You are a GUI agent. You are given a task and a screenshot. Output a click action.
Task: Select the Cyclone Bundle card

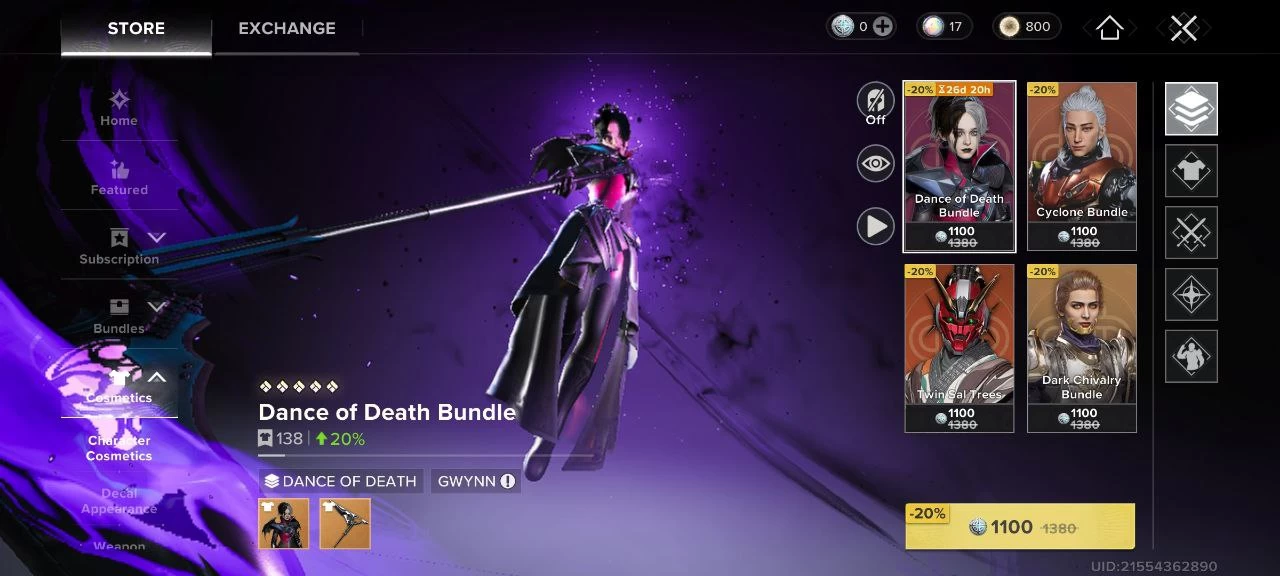[x=1081, y=165]
